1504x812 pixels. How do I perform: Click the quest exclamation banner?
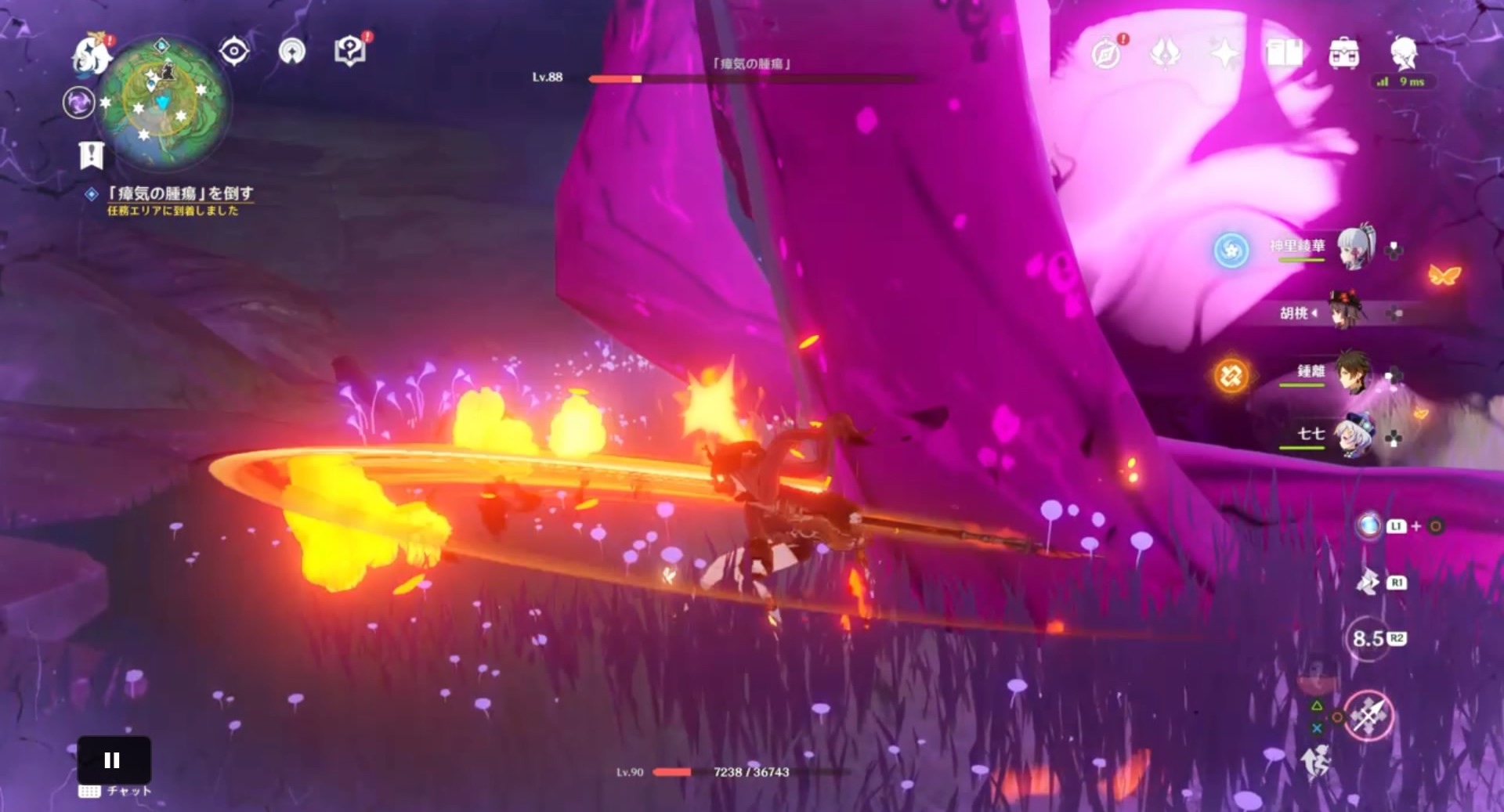click(x=93, y=154)
